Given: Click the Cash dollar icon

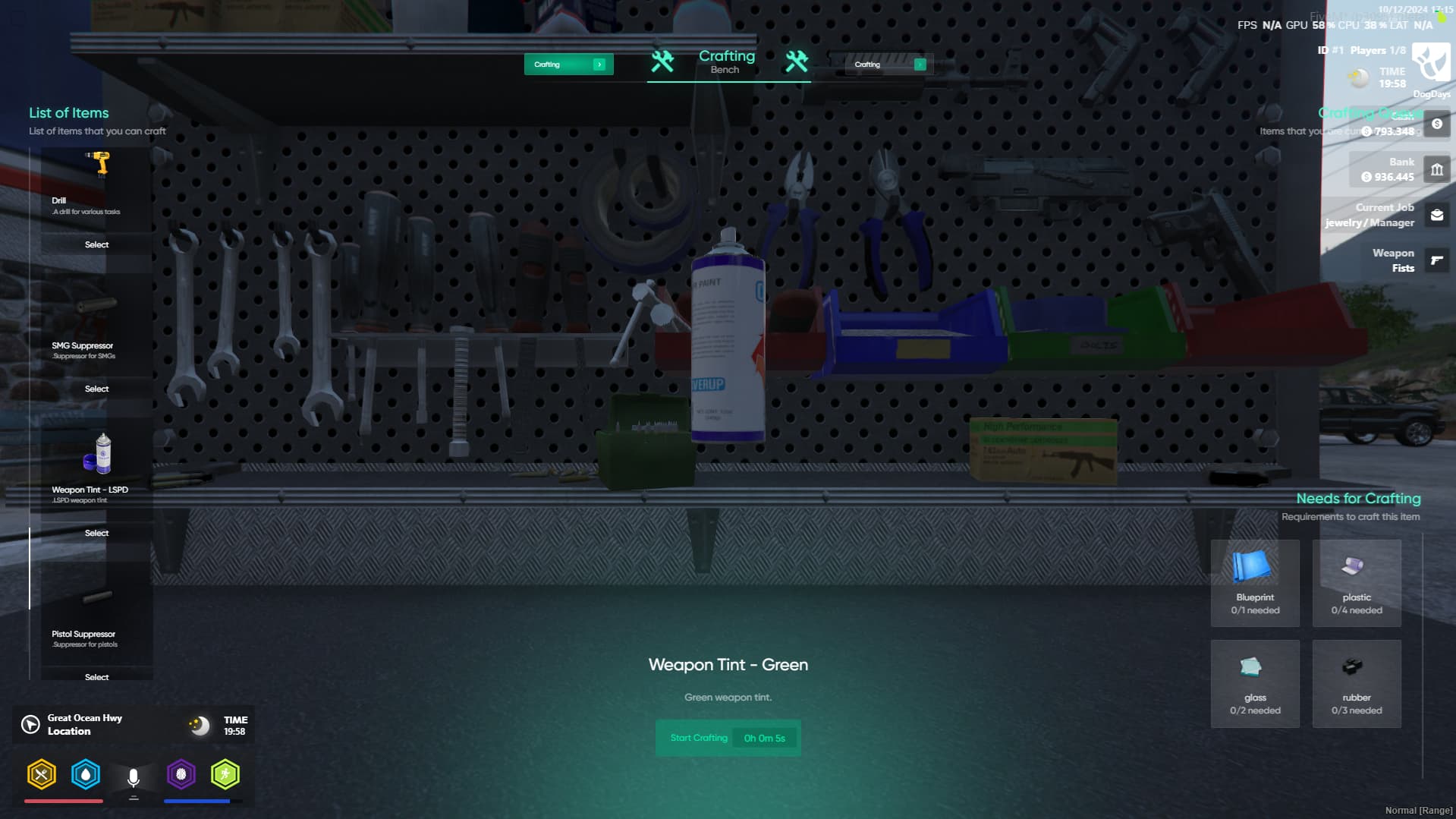Looking at the screenshot, I should (x=1436, y=124).
